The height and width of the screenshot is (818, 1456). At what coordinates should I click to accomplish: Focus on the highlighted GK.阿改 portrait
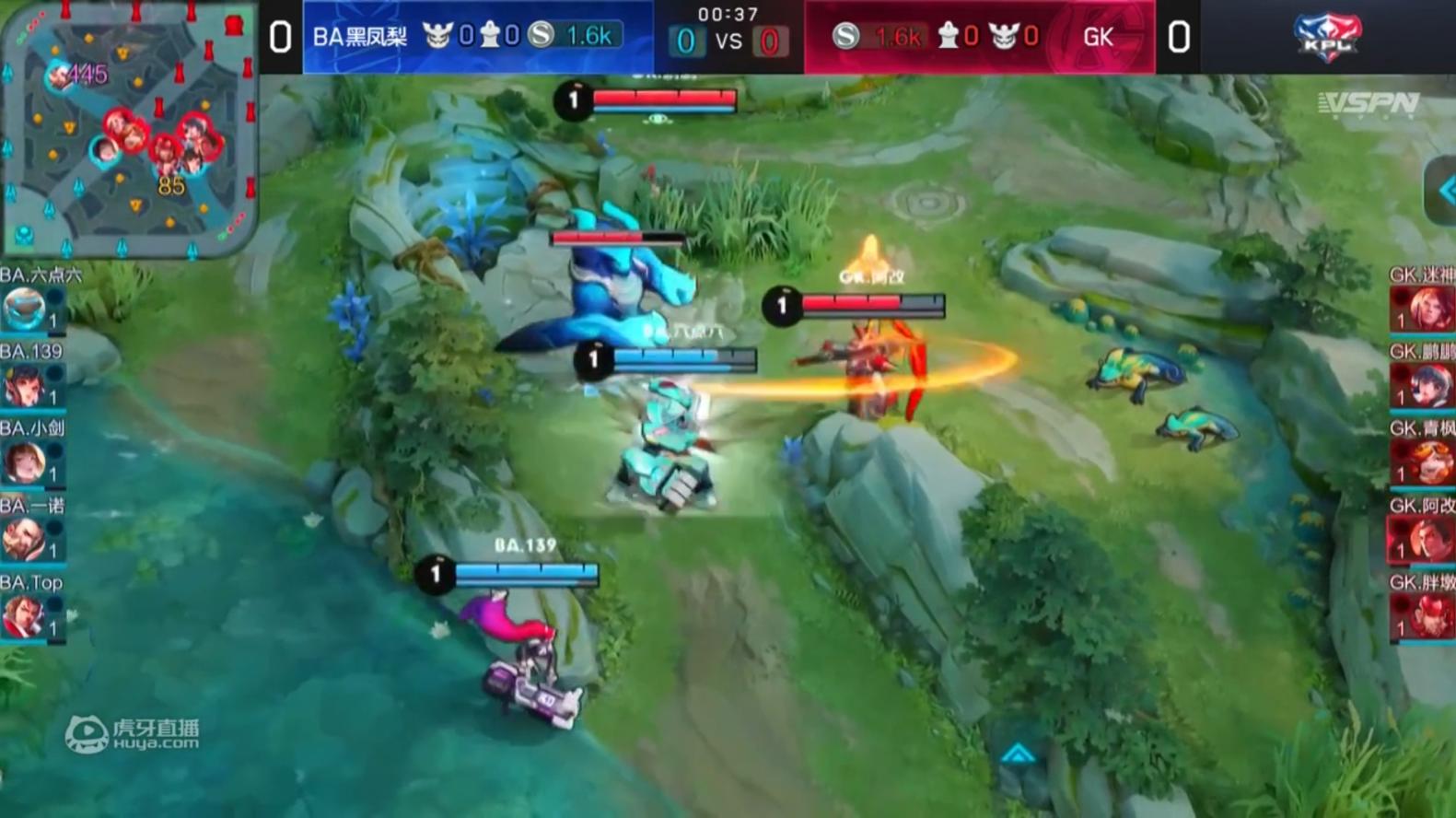pos(1426,540)
